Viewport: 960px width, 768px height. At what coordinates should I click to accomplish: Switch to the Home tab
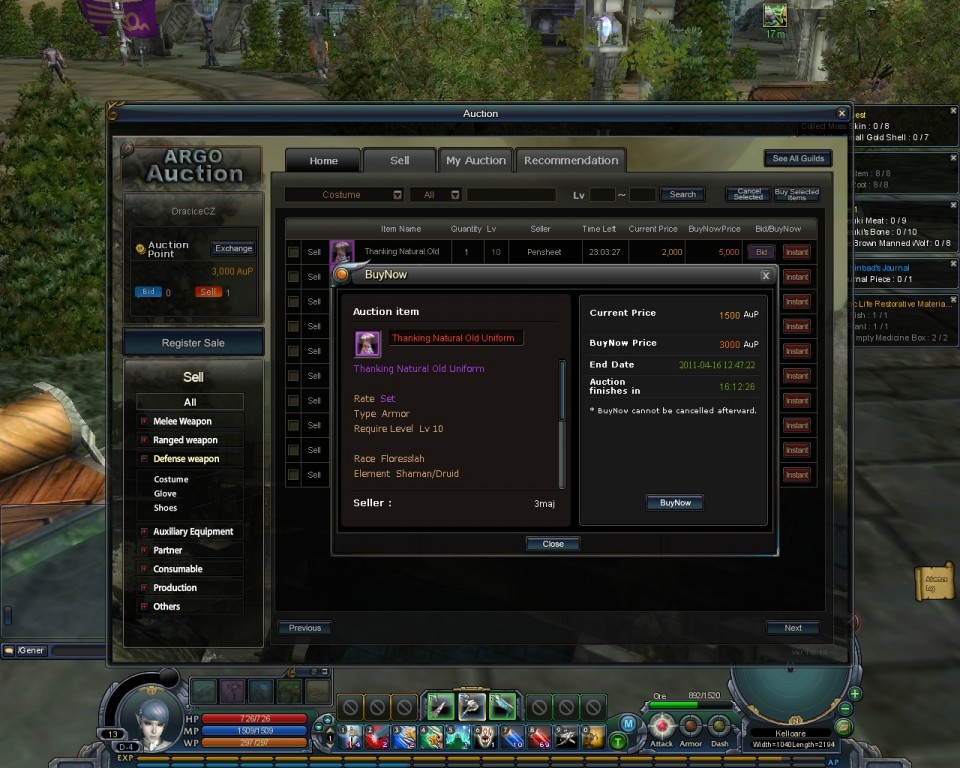tap(323, 161)
